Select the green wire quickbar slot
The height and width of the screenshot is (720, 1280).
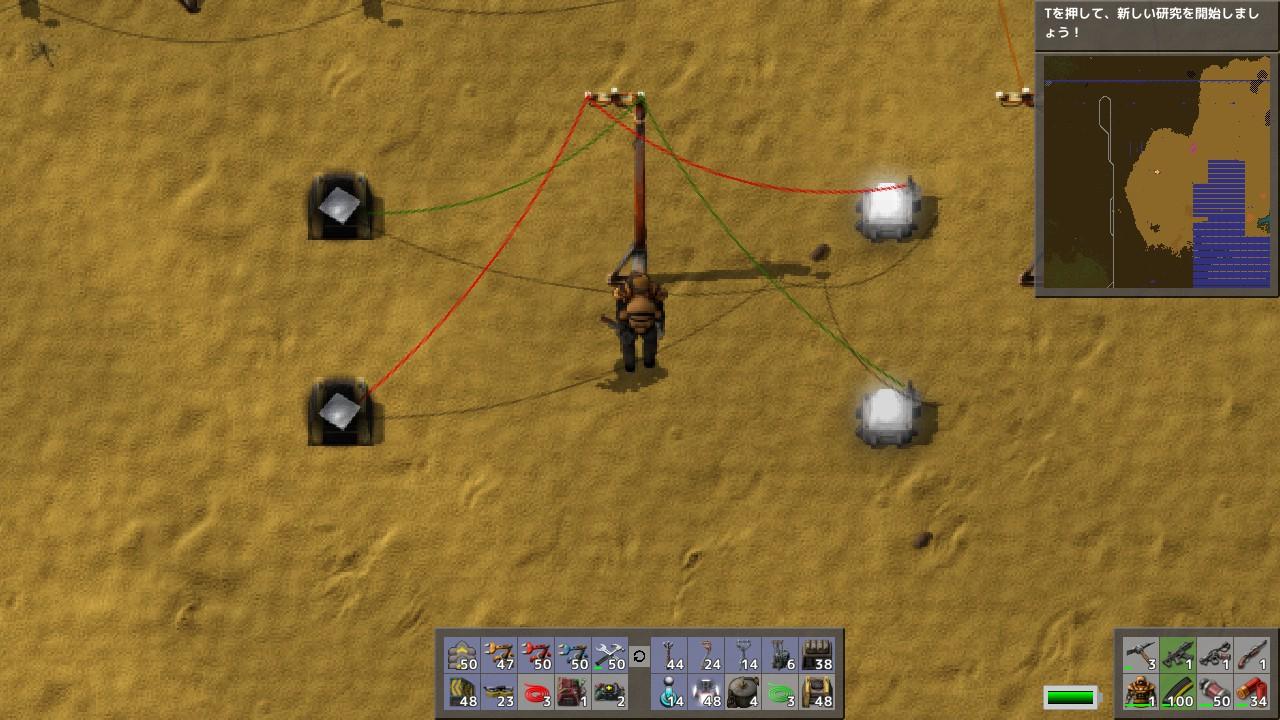click(x=780, y=692)
